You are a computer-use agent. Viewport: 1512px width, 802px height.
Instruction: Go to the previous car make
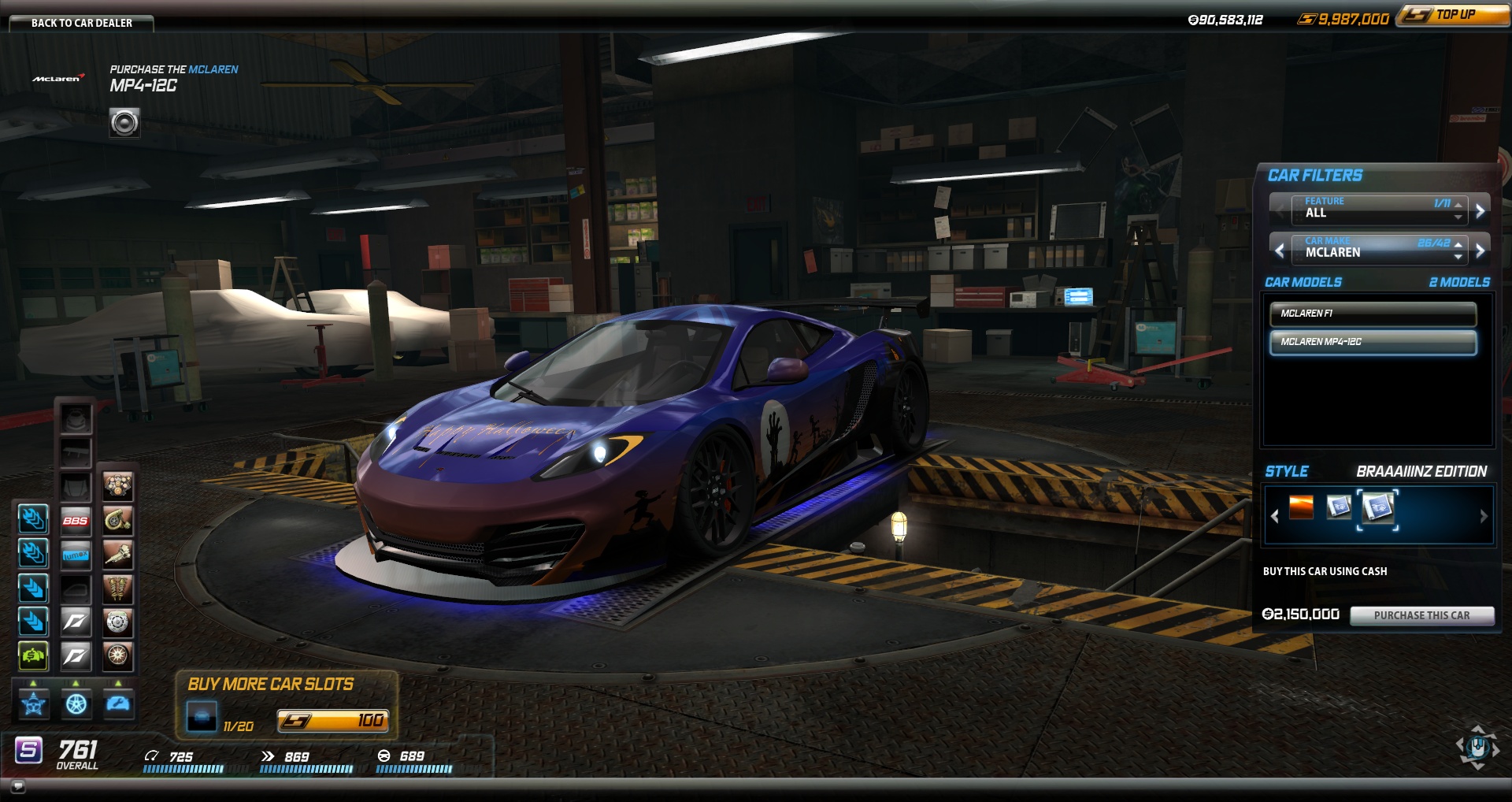1280,251
